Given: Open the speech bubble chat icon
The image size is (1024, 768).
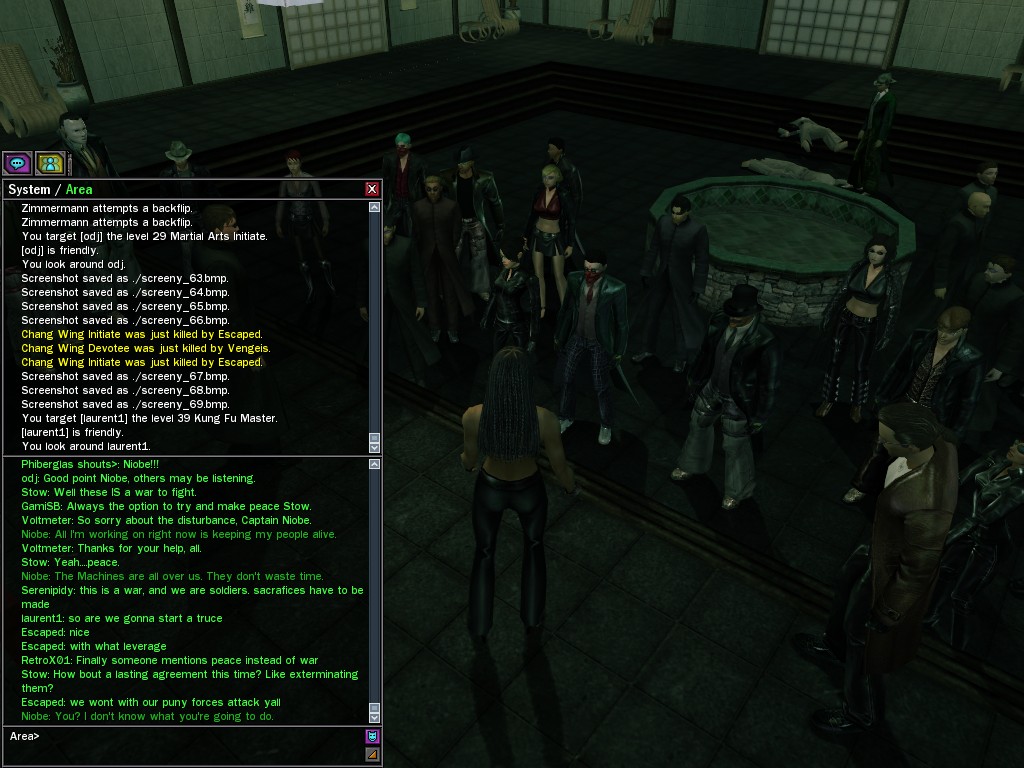Looking at the screenshot, I should [x=17, y=162].
